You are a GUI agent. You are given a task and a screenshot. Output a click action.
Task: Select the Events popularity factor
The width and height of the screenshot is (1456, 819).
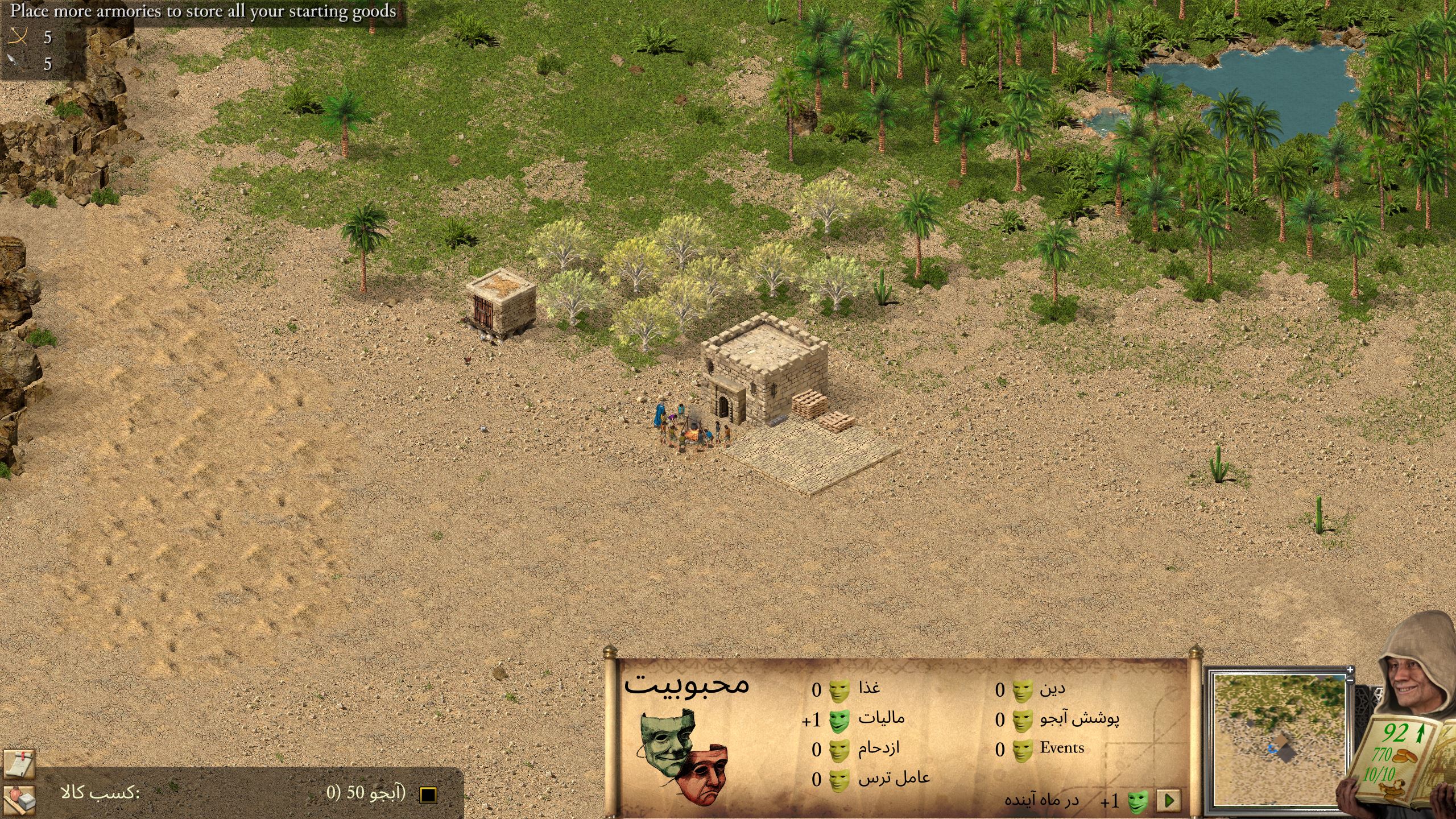coord(1062,748)
